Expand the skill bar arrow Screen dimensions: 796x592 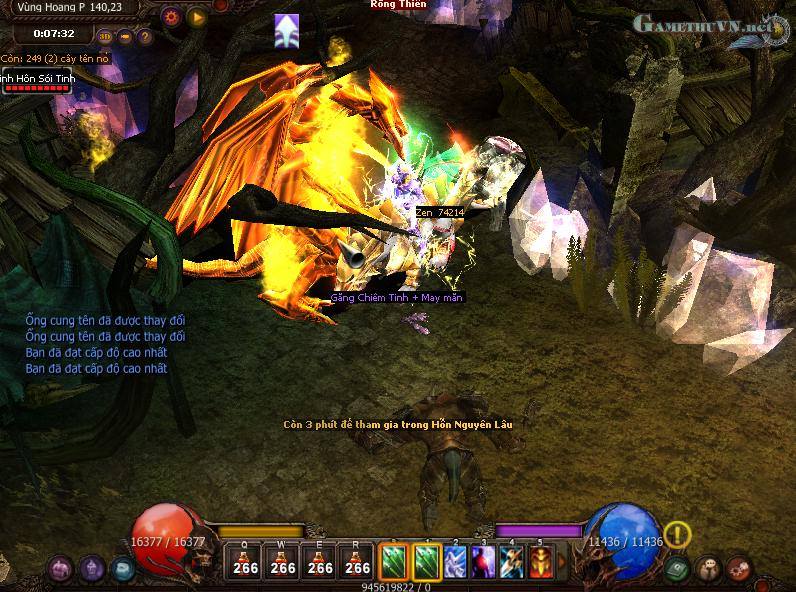[x=563, y=562]
